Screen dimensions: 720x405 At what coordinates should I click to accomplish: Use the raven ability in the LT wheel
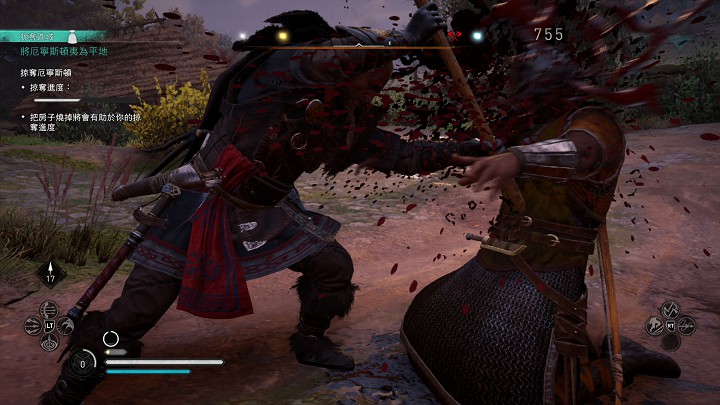coord(66,324)
